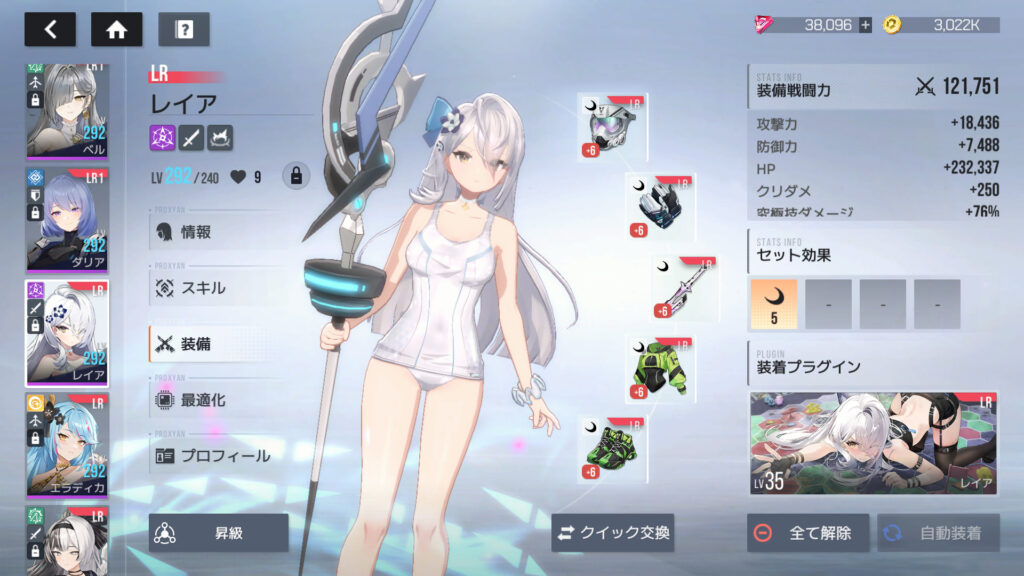Viewport: 1024px width, 576px height.
Task: Select the green boots slot
Action: pos(612,450)
